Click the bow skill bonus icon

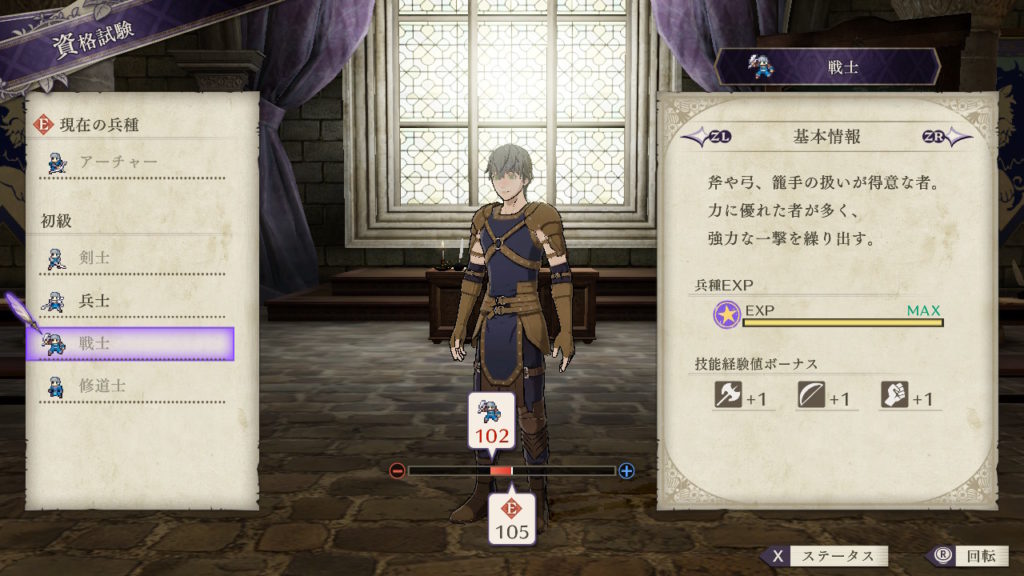click(811, 396)
